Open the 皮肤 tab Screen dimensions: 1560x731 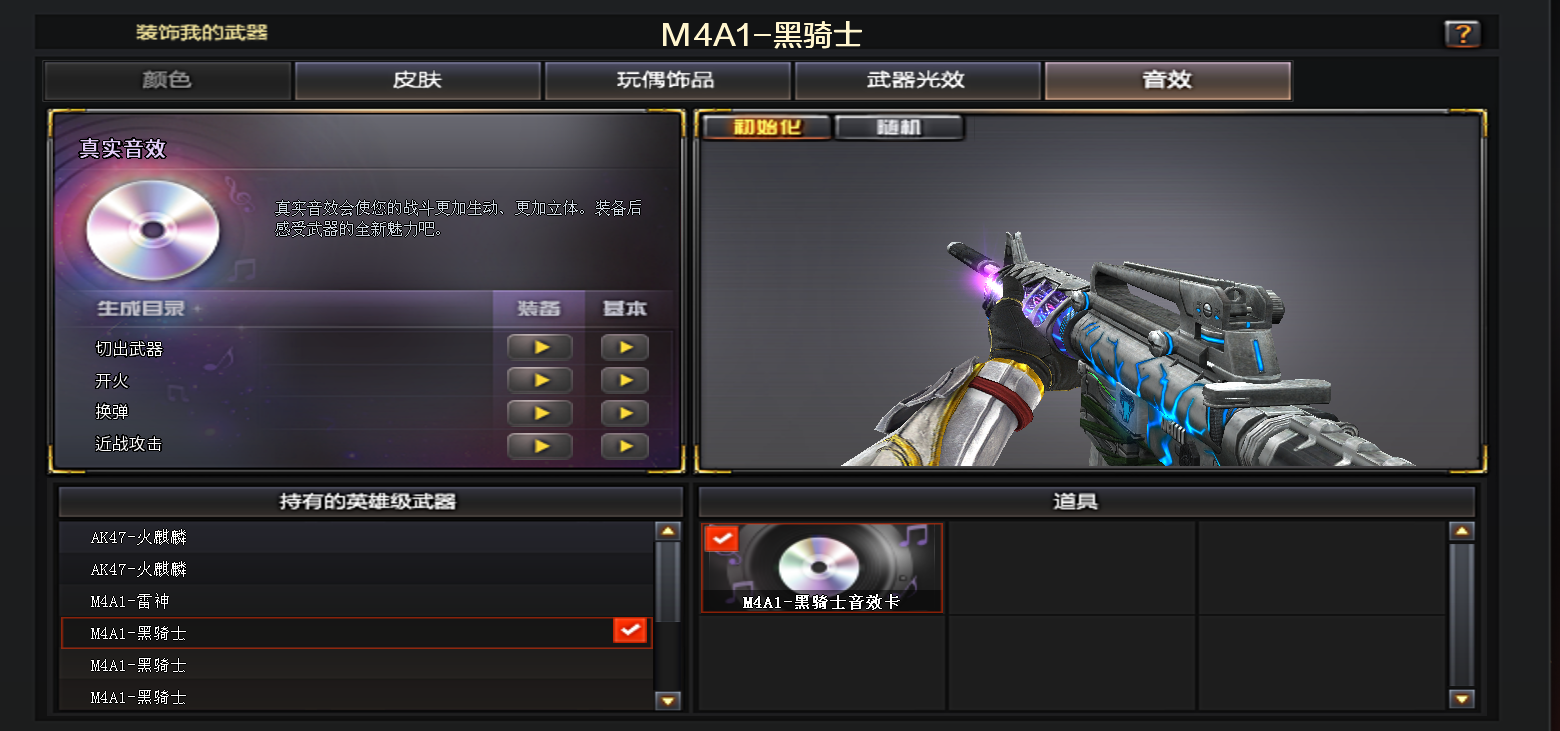(417, 80)
